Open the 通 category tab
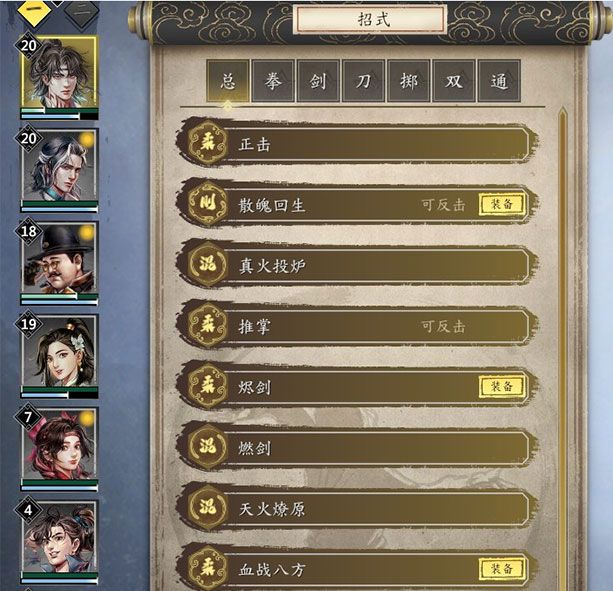Screen dimensions: 613x591 (498, 81)
